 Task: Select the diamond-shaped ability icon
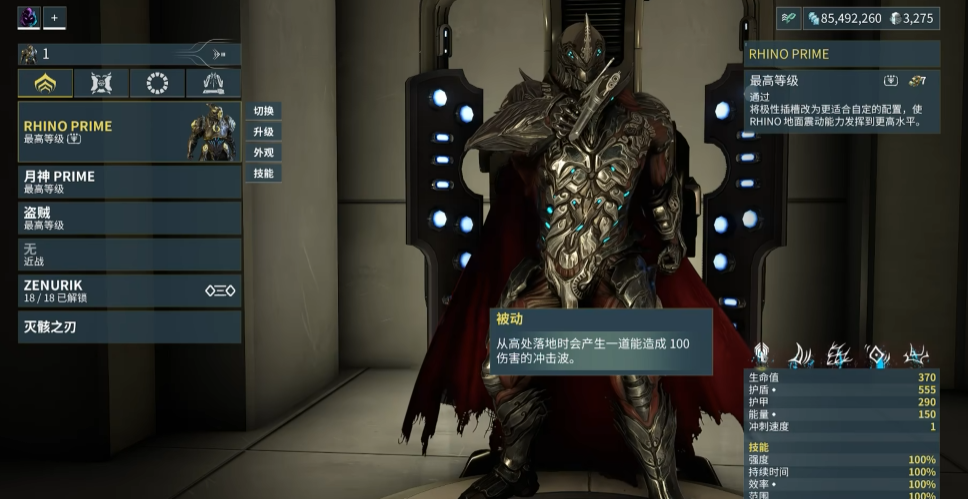(878, 354)
